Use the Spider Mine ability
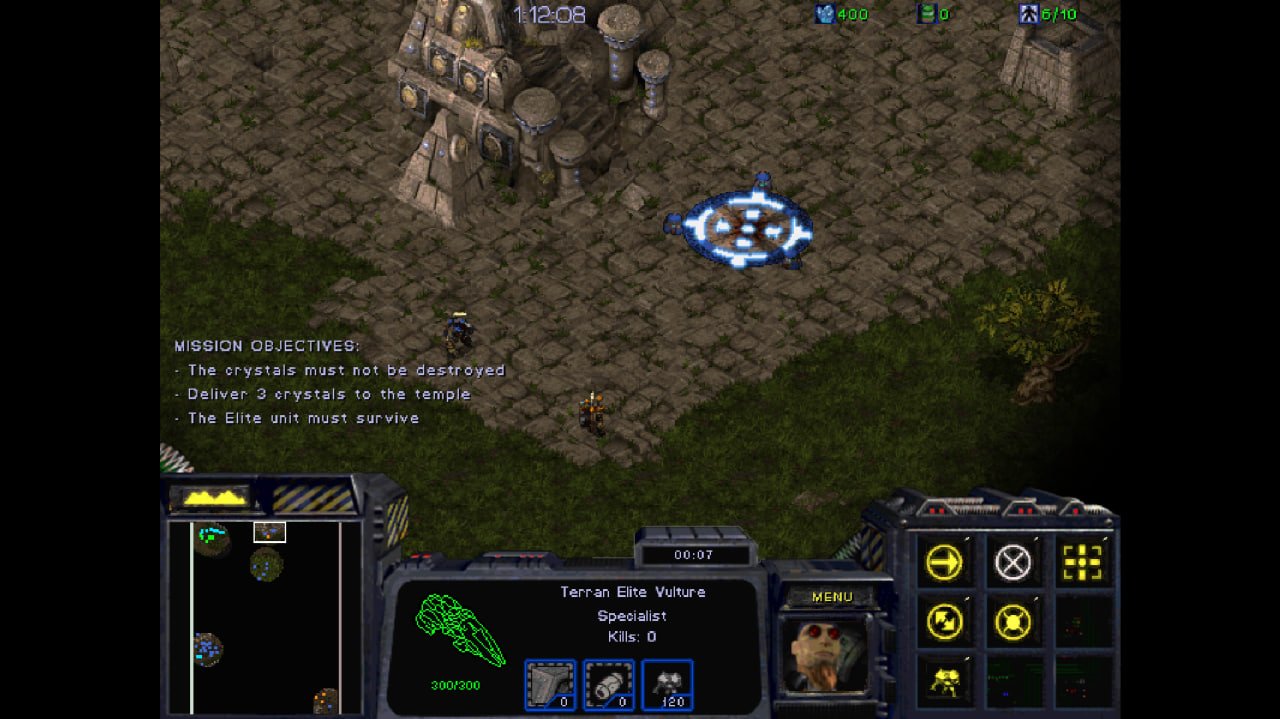Image resolution: width=1280 pixels, height=719 pixels. [944, 681]
